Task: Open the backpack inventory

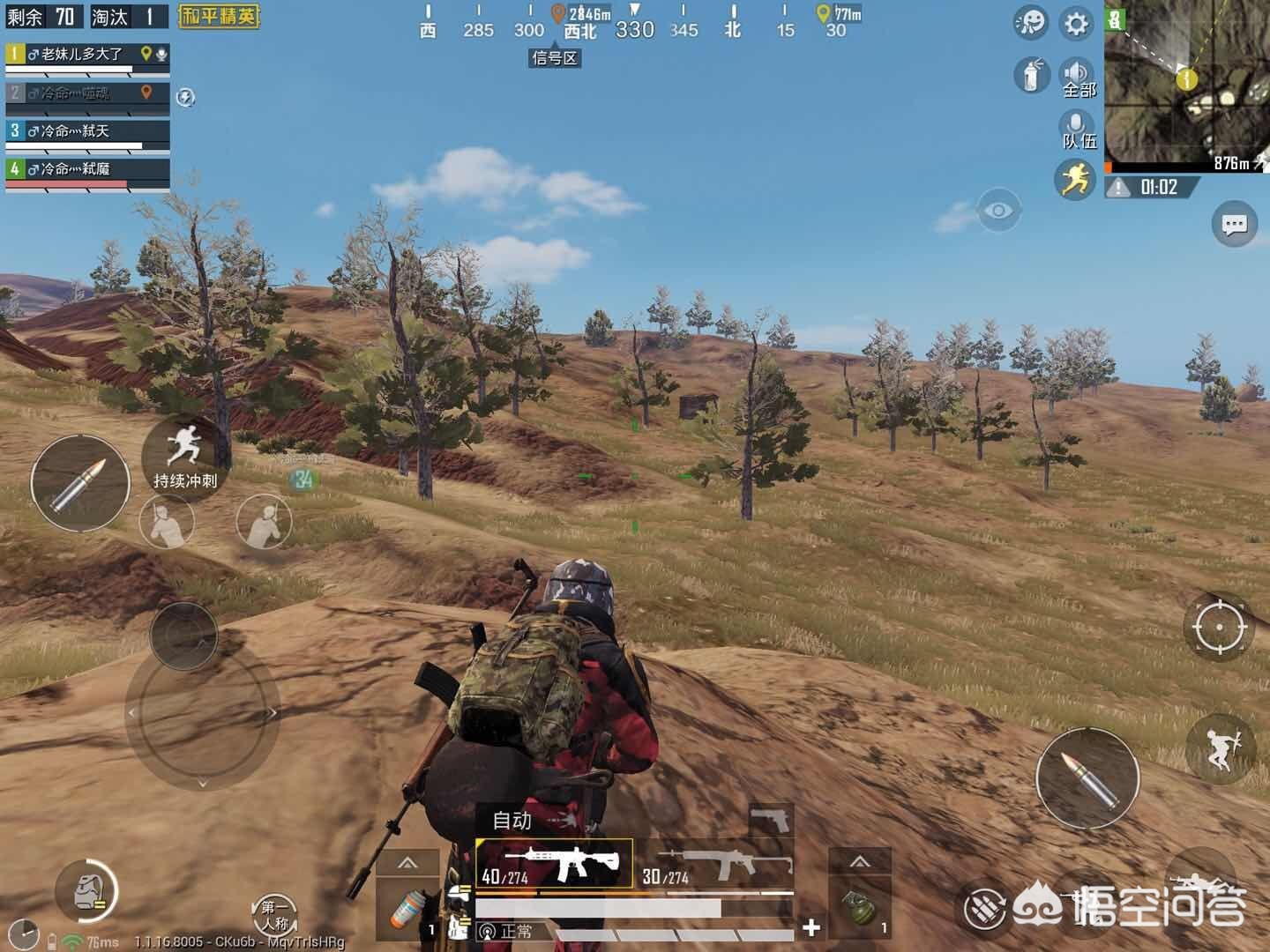Action: [86, 890]
